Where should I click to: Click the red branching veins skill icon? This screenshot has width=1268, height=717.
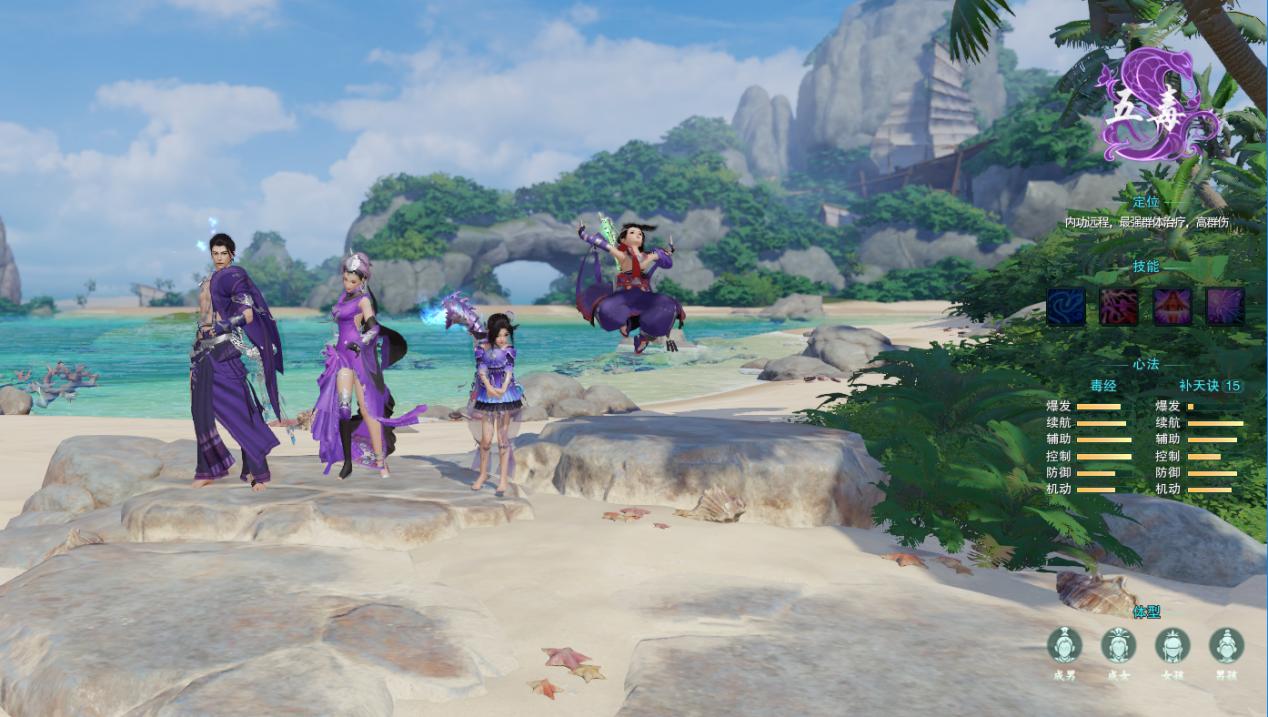(x=1119, y=307)
